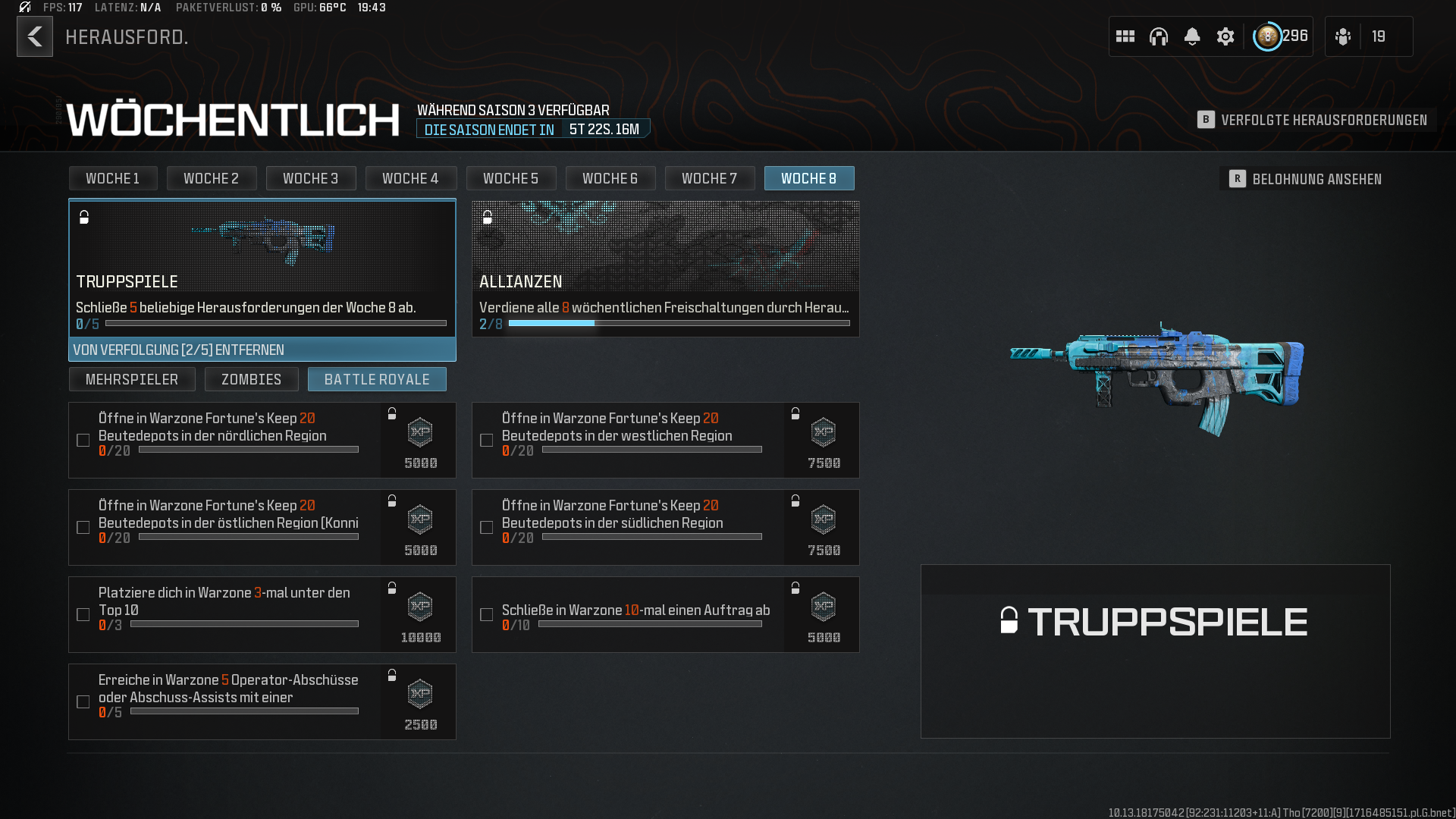Switch to the Zombies challenge category
The image size is (1456, 819).
coord(251,379)
